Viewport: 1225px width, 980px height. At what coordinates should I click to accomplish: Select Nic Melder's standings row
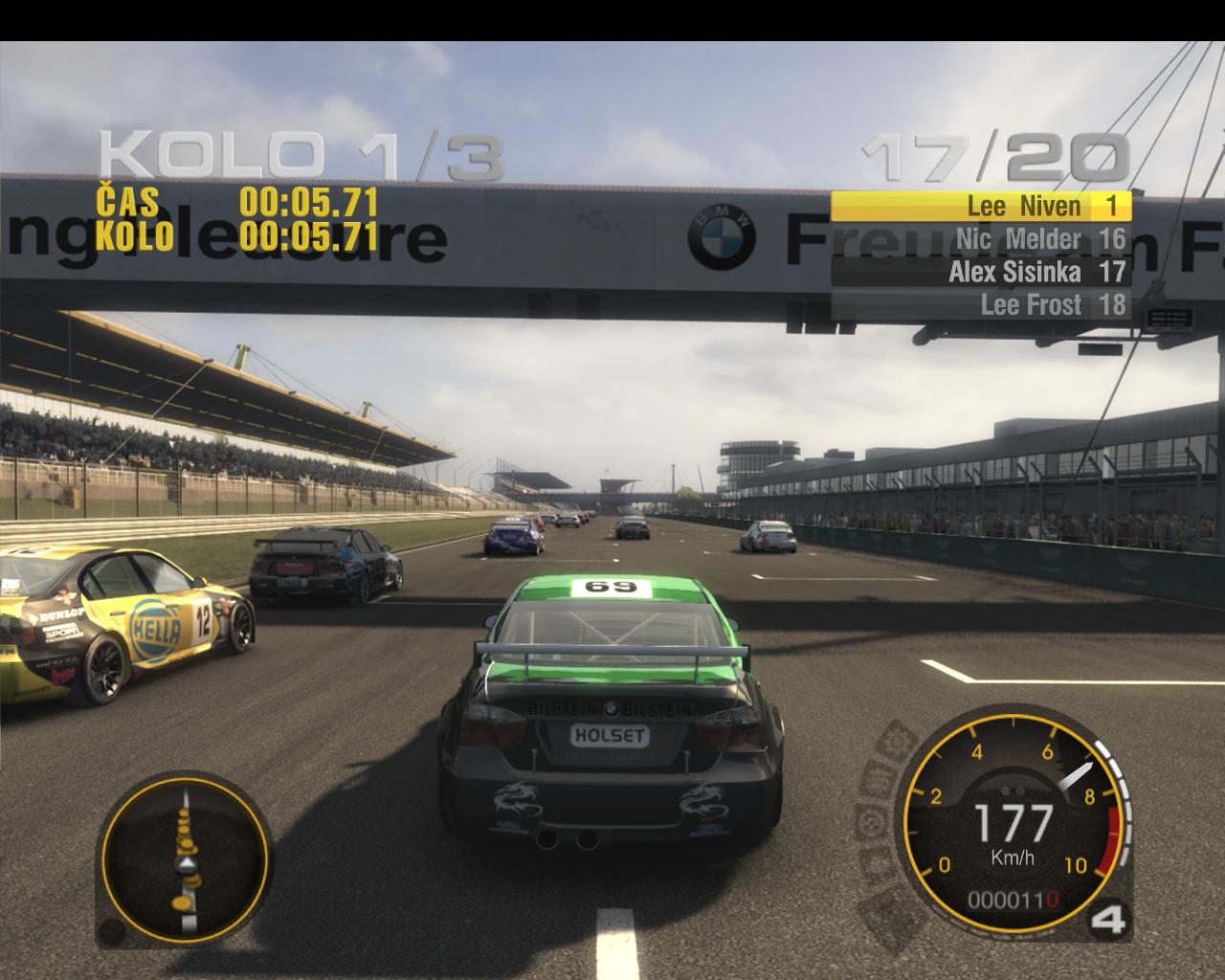pos(981,239)
